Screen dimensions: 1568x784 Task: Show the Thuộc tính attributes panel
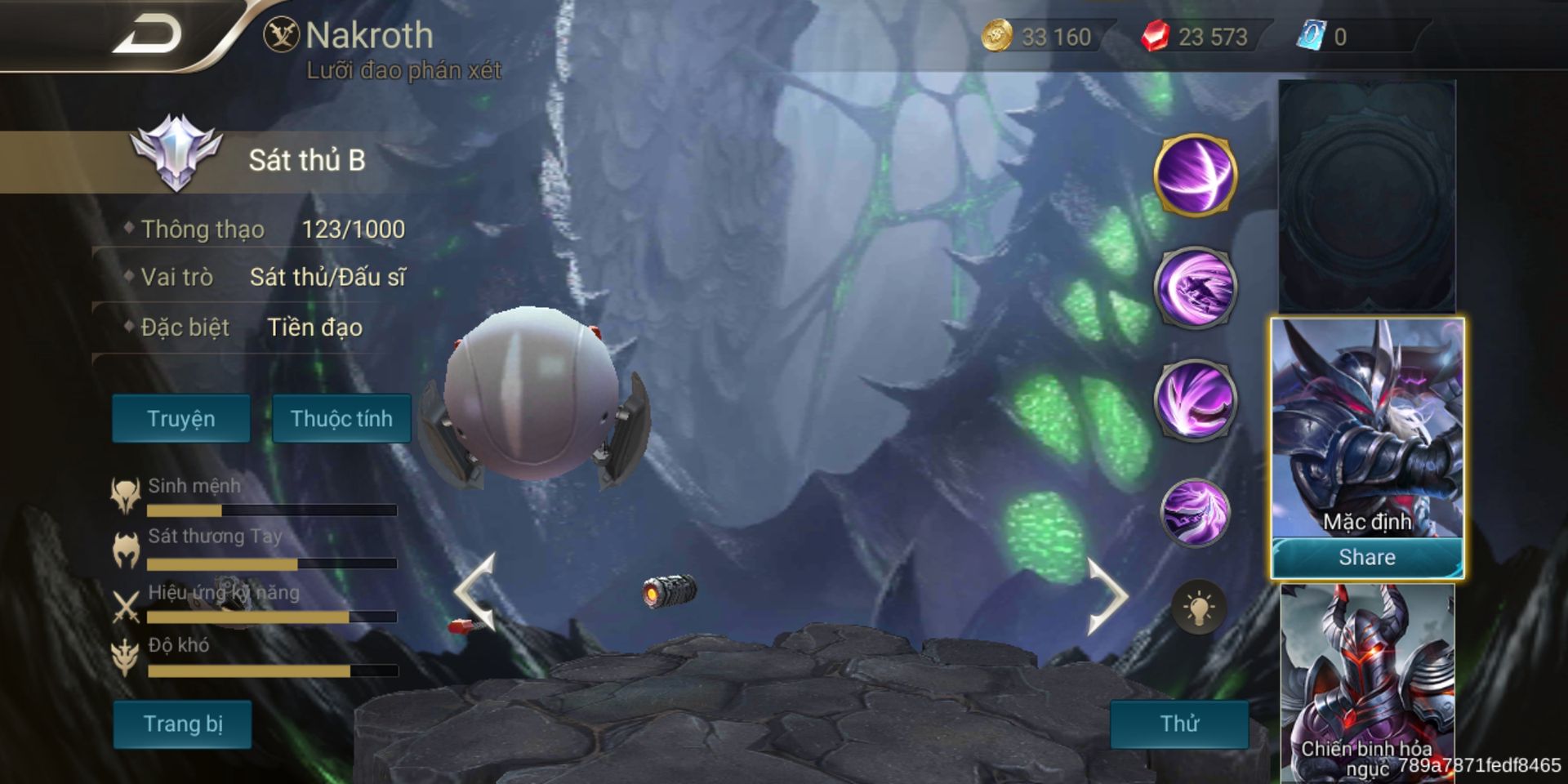point(341,419)
